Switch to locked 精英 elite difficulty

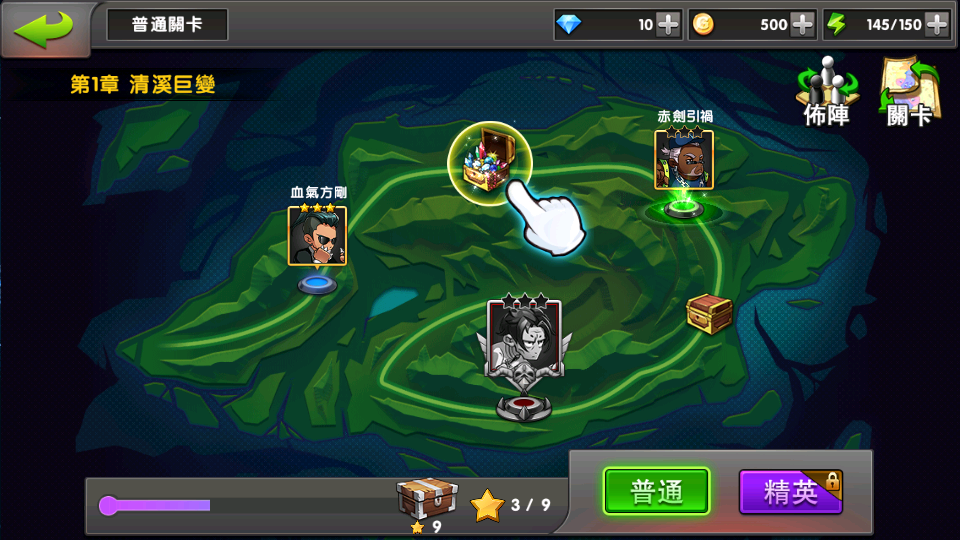point(790,492)
